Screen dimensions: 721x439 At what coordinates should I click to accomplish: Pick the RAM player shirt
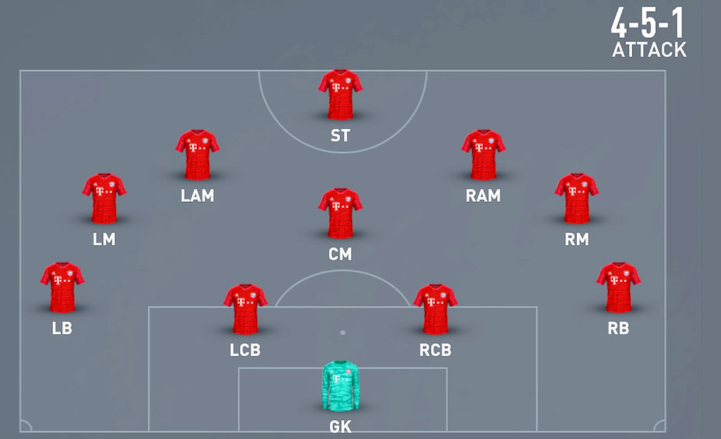pyautogui.click(x=483, y=155)
